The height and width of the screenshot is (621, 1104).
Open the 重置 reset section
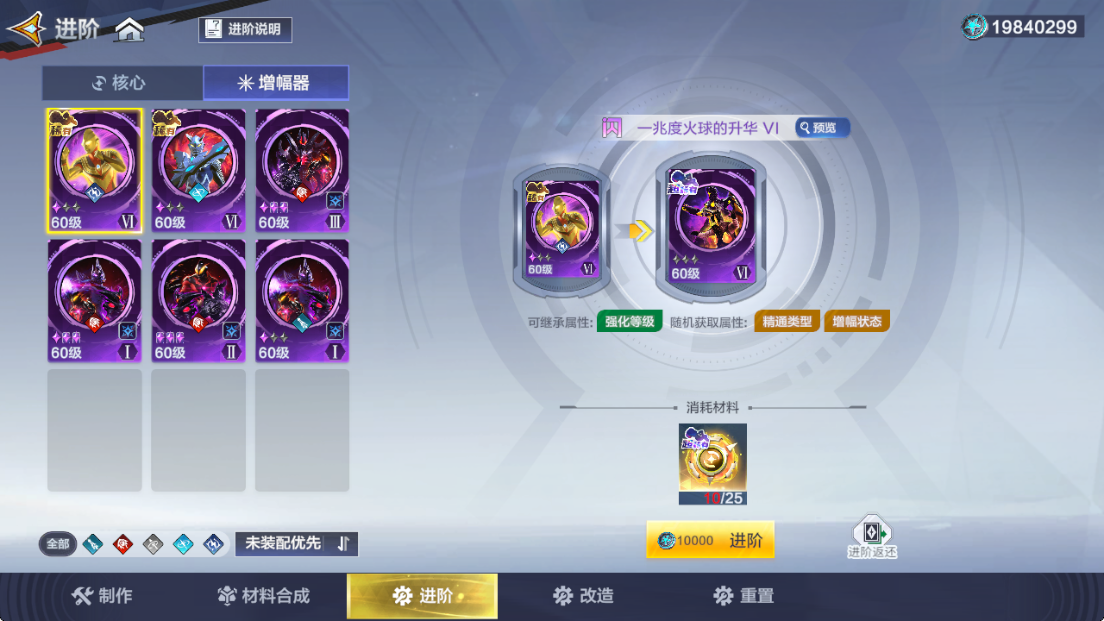click(743, 596)
